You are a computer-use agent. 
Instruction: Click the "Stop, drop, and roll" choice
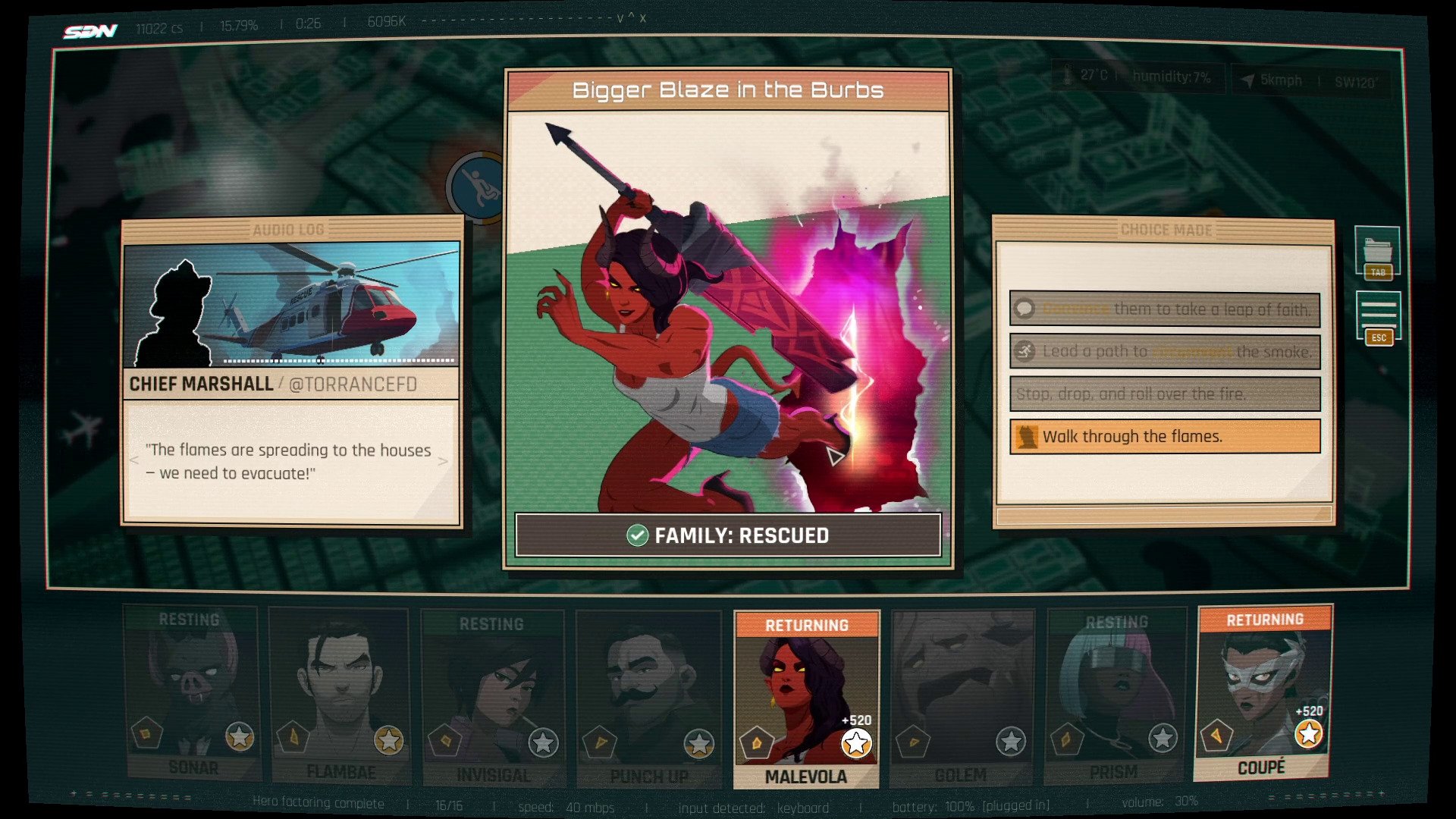1165,394
